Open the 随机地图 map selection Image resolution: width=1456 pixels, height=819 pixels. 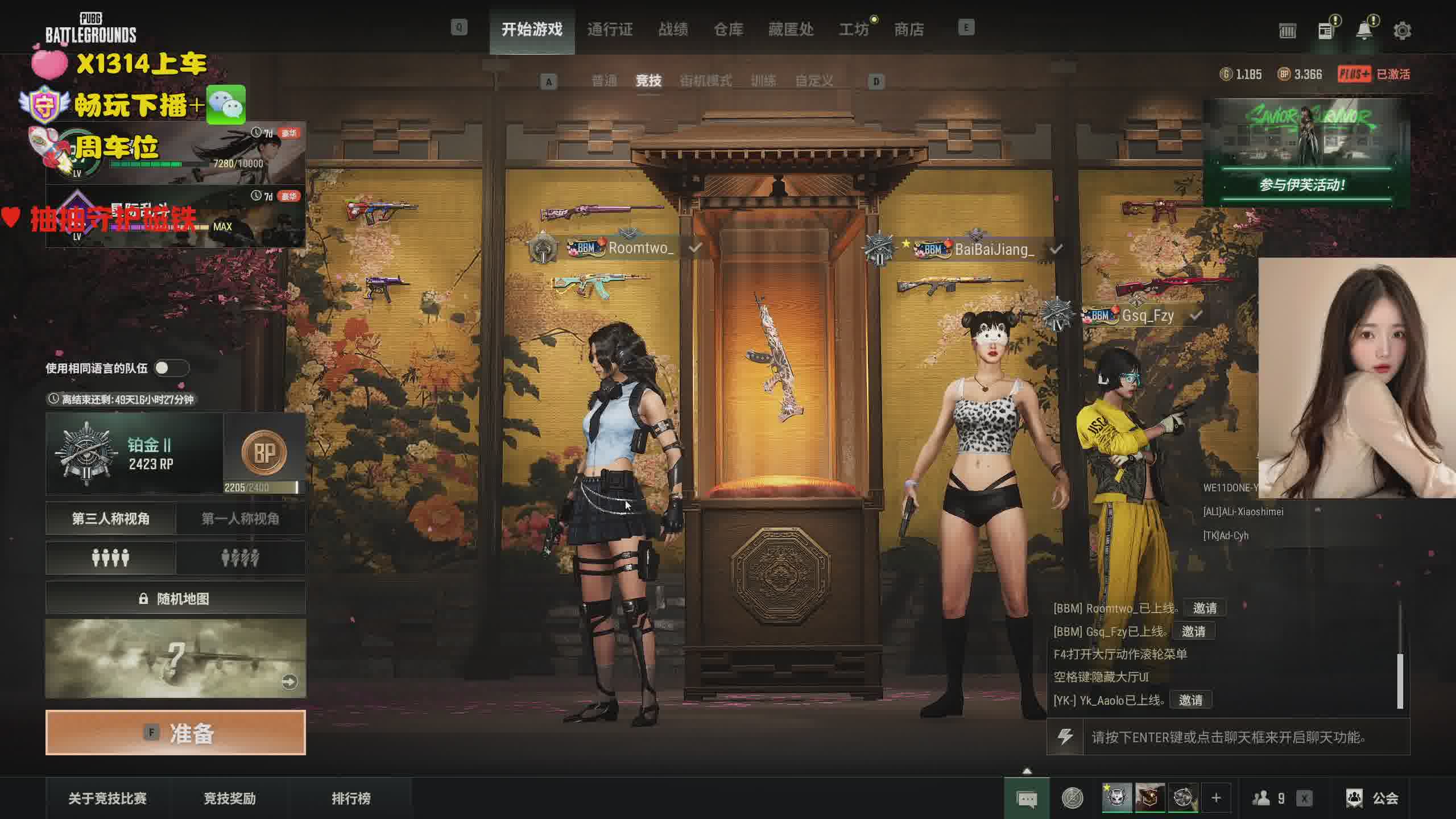(x=175, y=598)
